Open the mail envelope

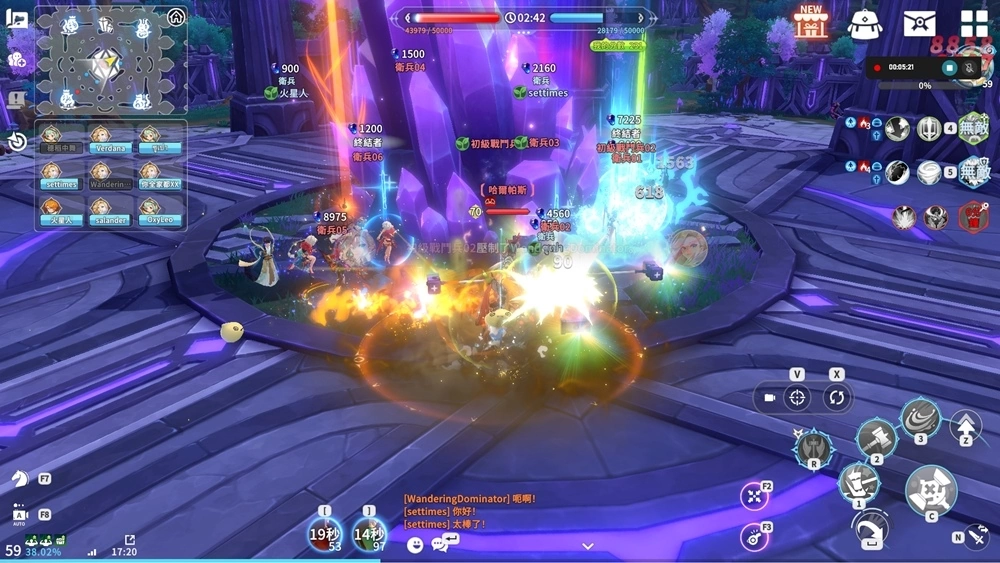coord(919,23)
